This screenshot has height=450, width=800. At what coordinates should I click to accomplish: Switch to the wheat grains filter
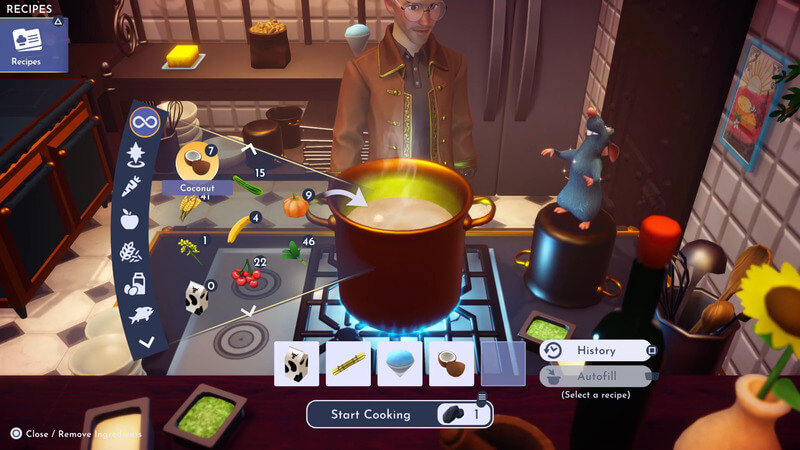129,252
